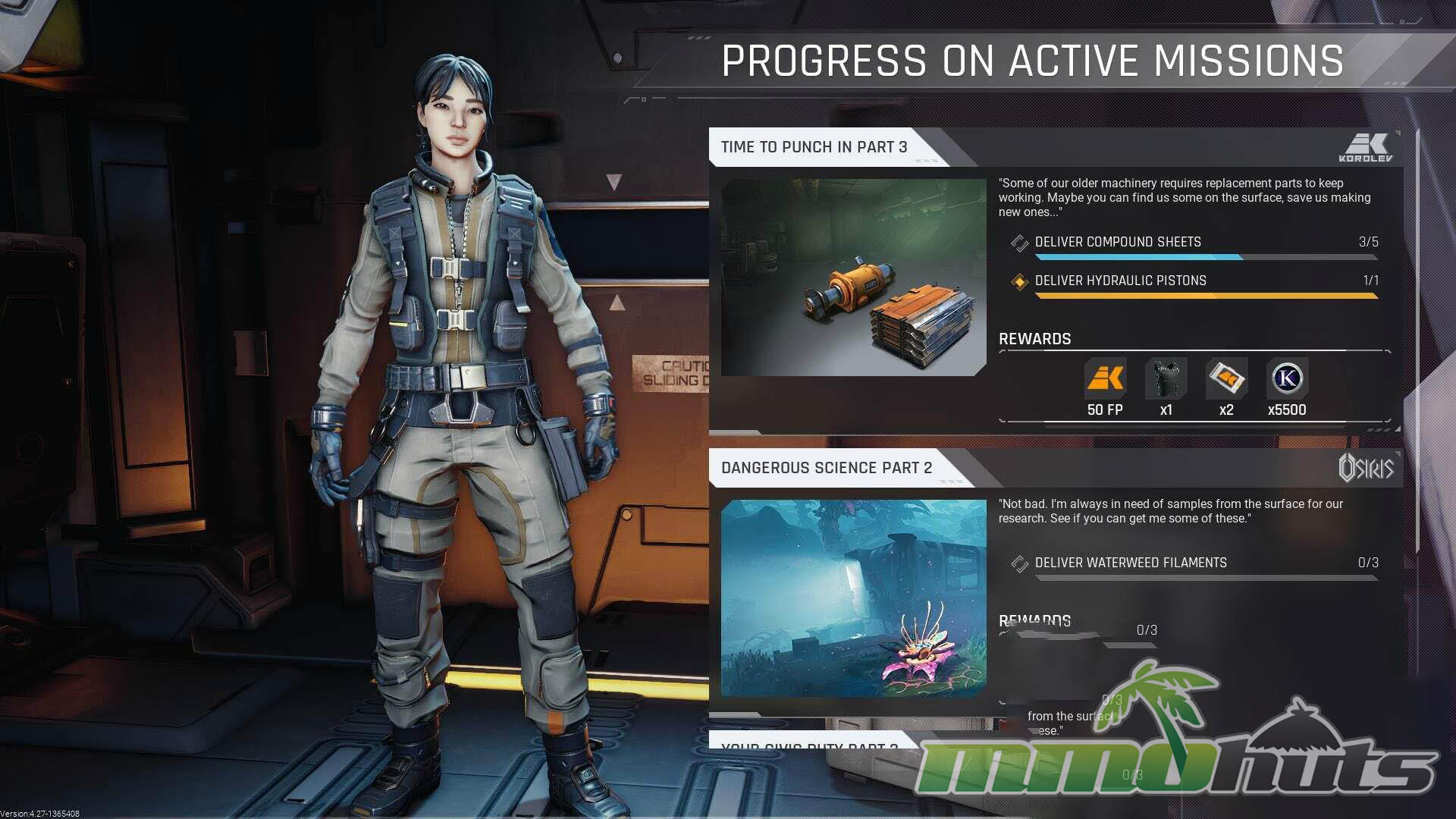Inspect the armor vest reward icon
The height and width of the screenshot is (819, 1456).
(1166, 378)
